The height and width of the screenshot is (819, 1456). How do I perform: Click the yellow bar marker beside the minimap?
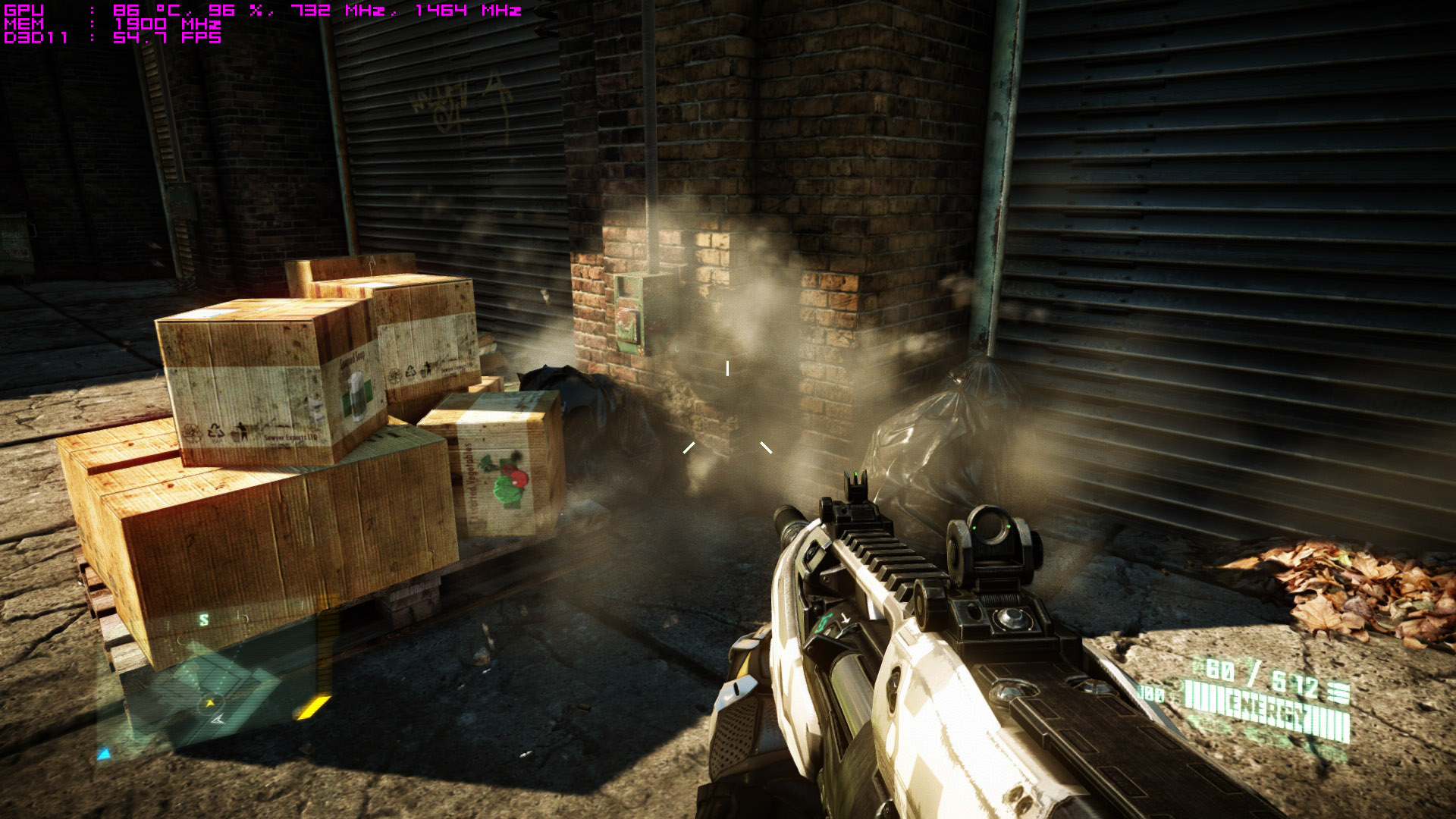click(x=312, y=708)
